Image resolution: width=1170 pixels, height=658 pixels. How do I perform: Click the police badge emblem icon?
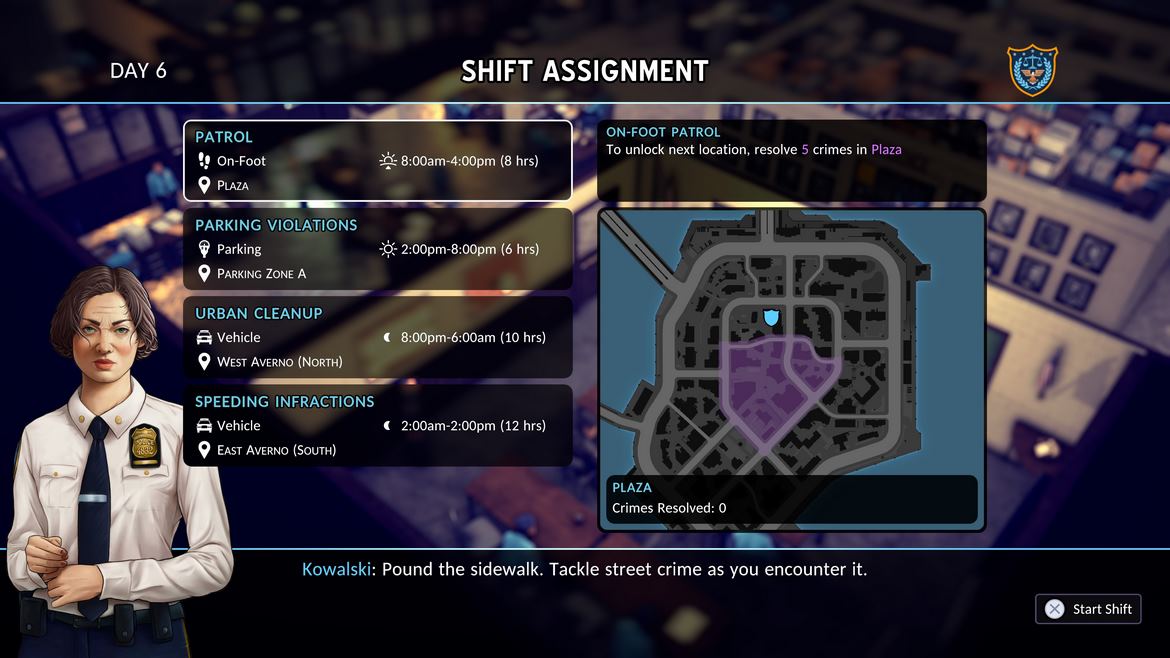pos(1032,70)
